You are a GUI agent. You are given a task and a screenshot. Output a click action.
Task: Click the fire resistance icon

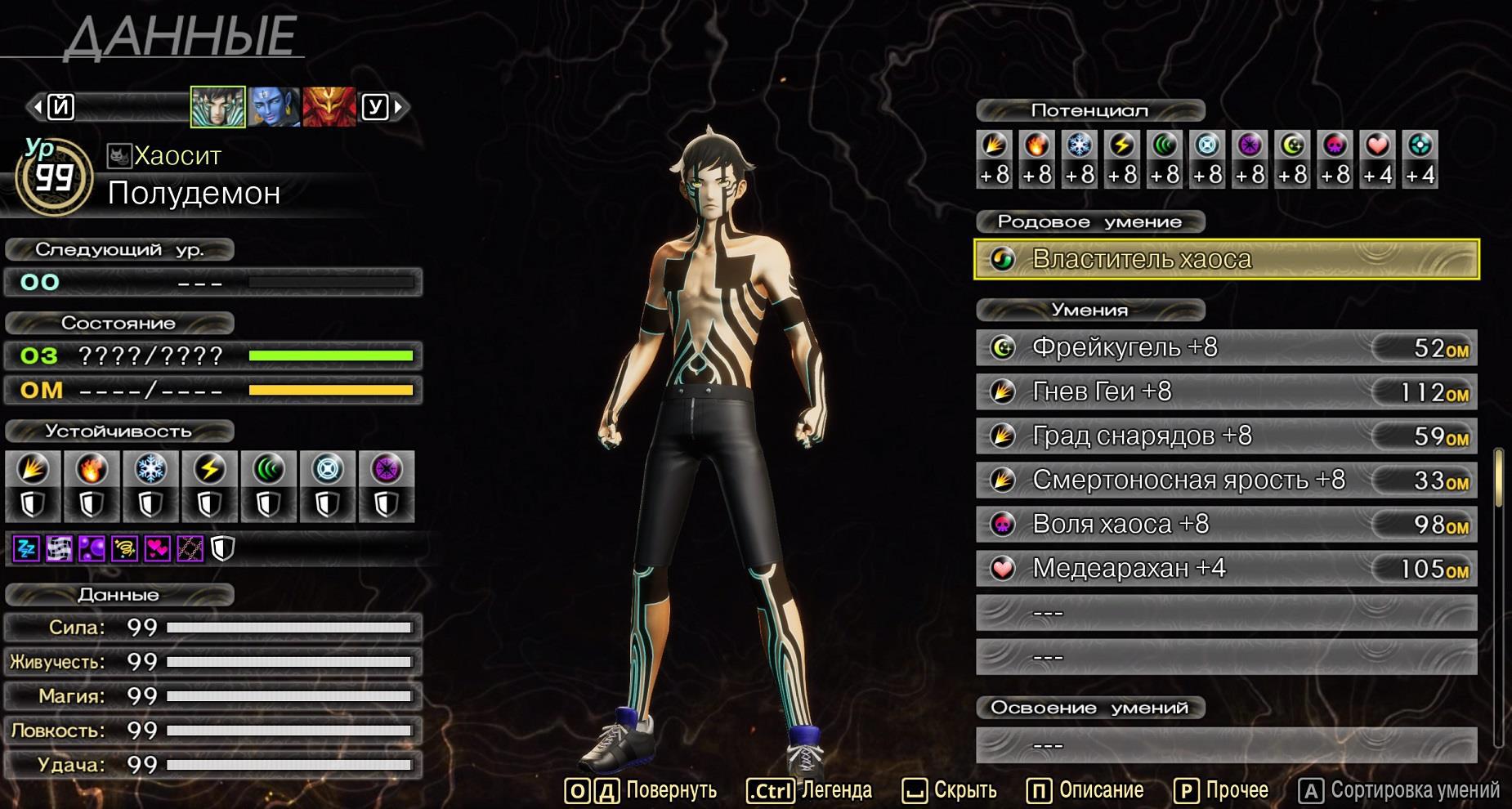[92, 470]
